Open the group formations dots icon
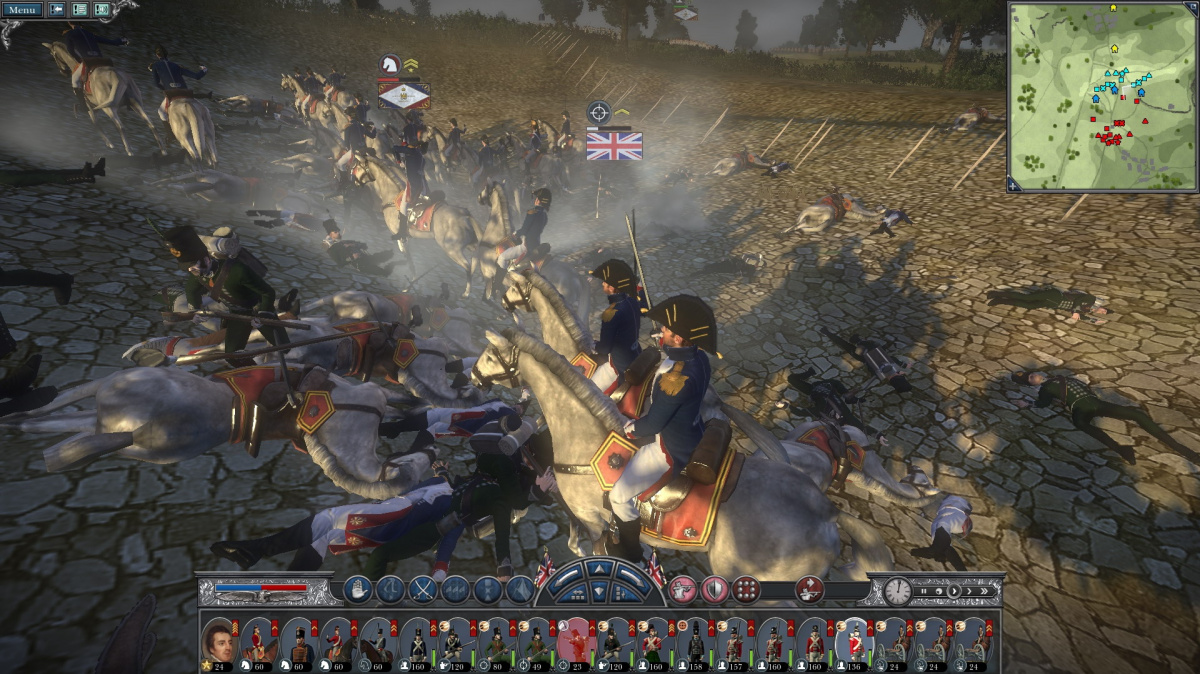Viewport: 1200px width, 674px height. click(745, 590)
